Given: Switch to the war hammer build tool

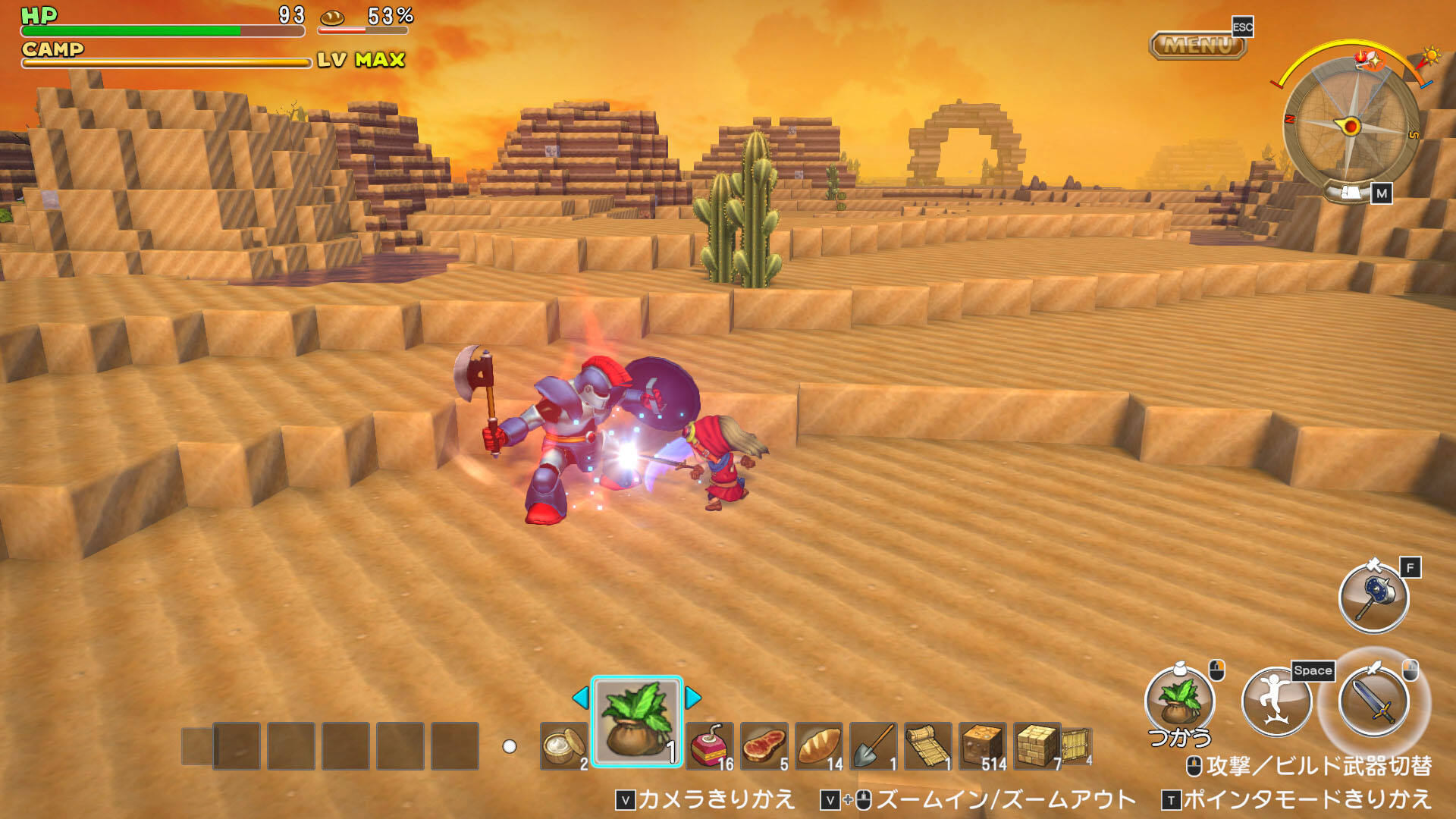Looking at the screenshot, I should [1373, 597].
